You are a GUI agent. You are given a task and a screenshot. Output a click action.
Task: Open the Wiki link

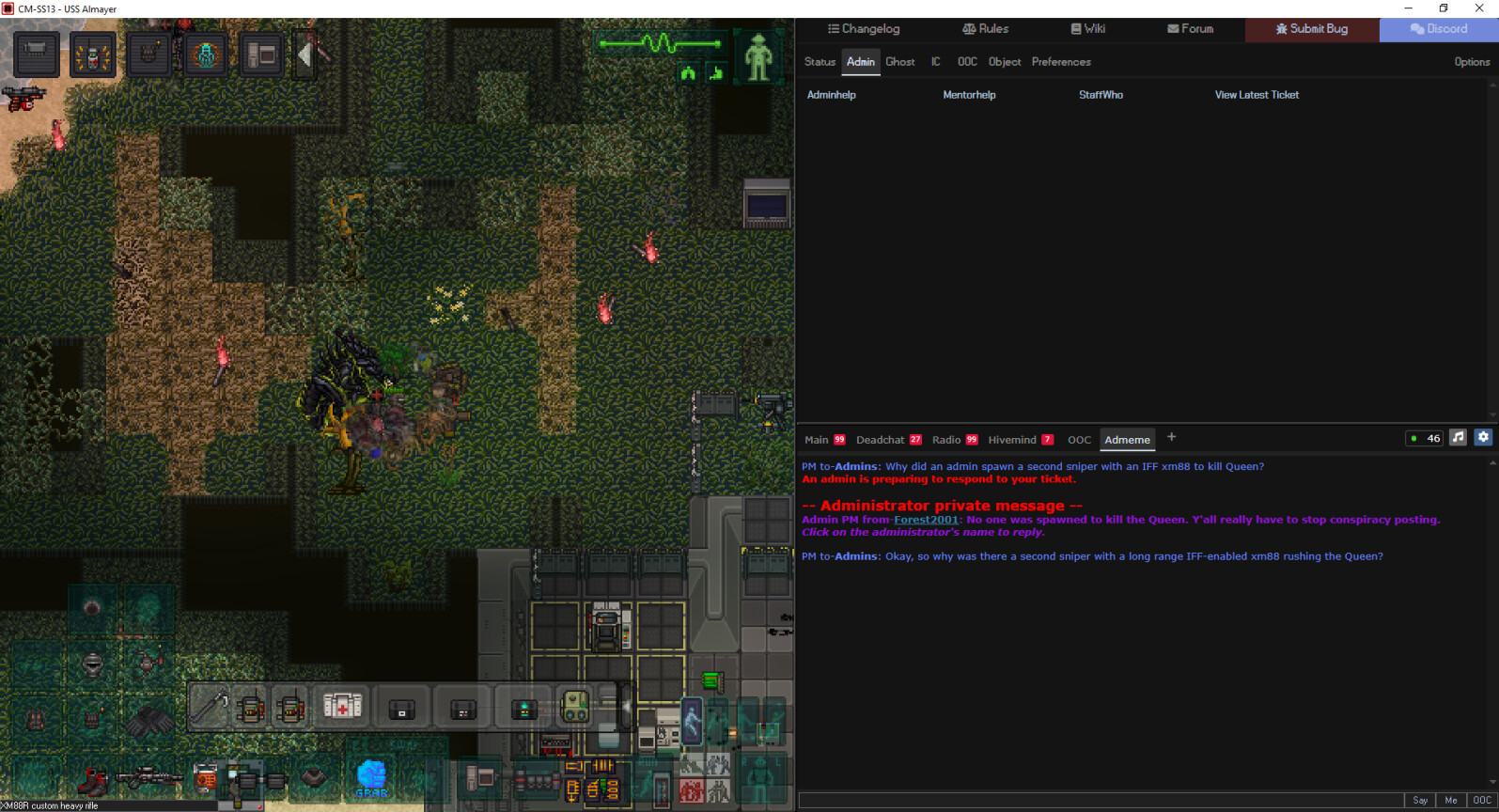coord(1087,29)
